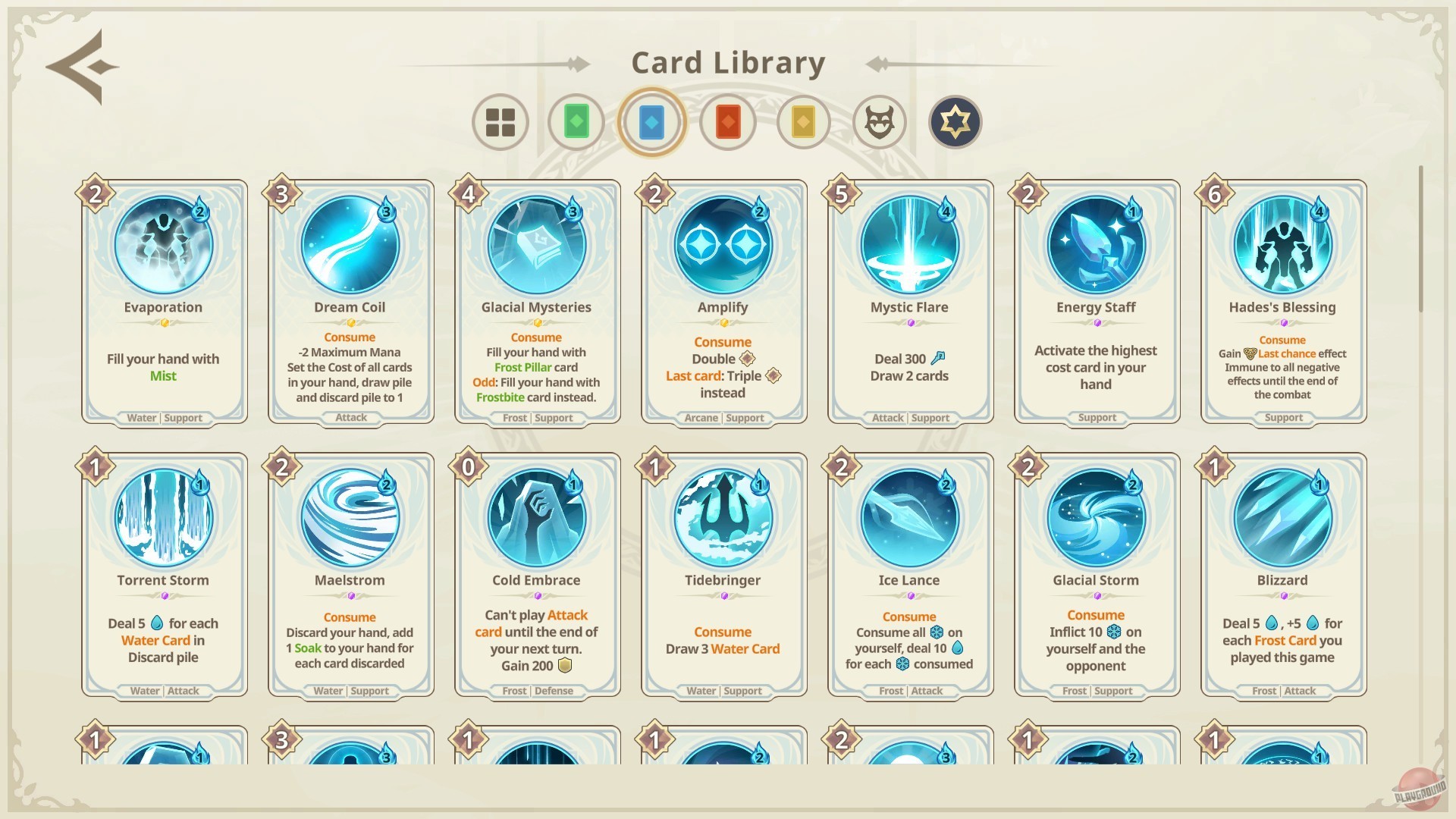Select the red card type filter
Screen dimensions: 1456x819
(x=727, y=122)
